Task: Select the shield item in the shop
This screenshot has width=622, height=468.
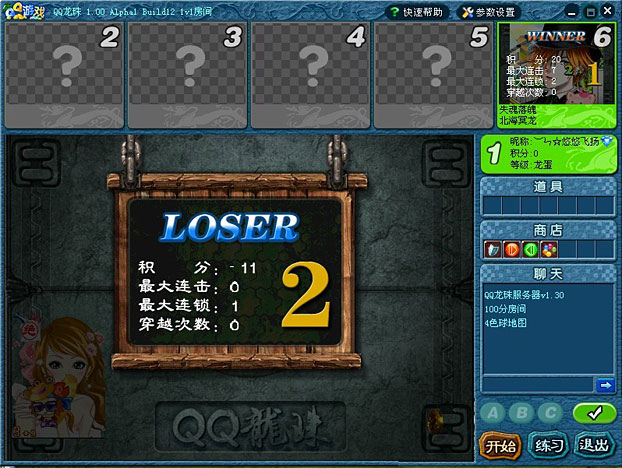Action: pyautogui.click(x=492, y=249)
